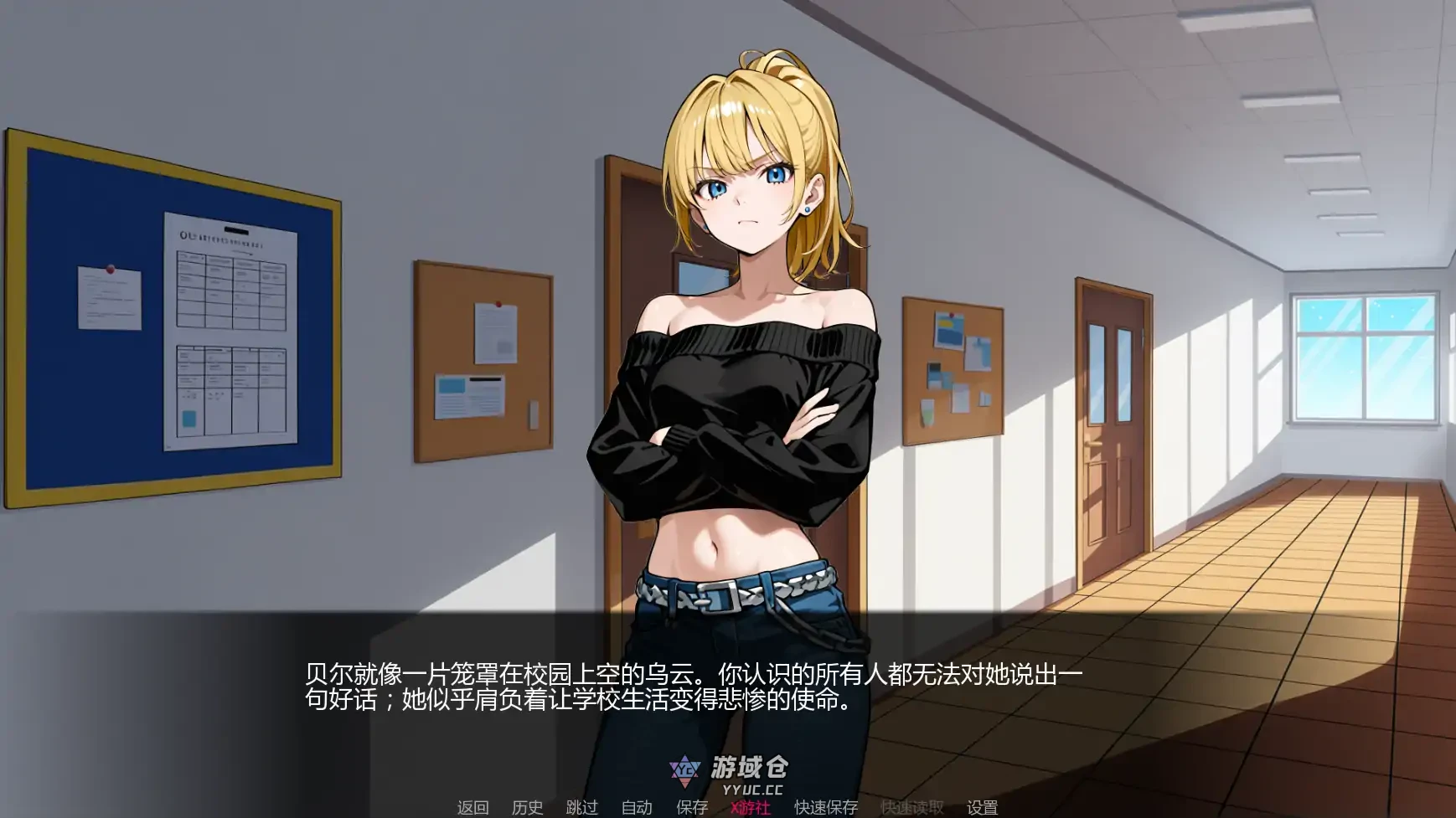Open the 设置 (Settings) menu
This screenshot has width=1456, height=818.
point(982,809)
